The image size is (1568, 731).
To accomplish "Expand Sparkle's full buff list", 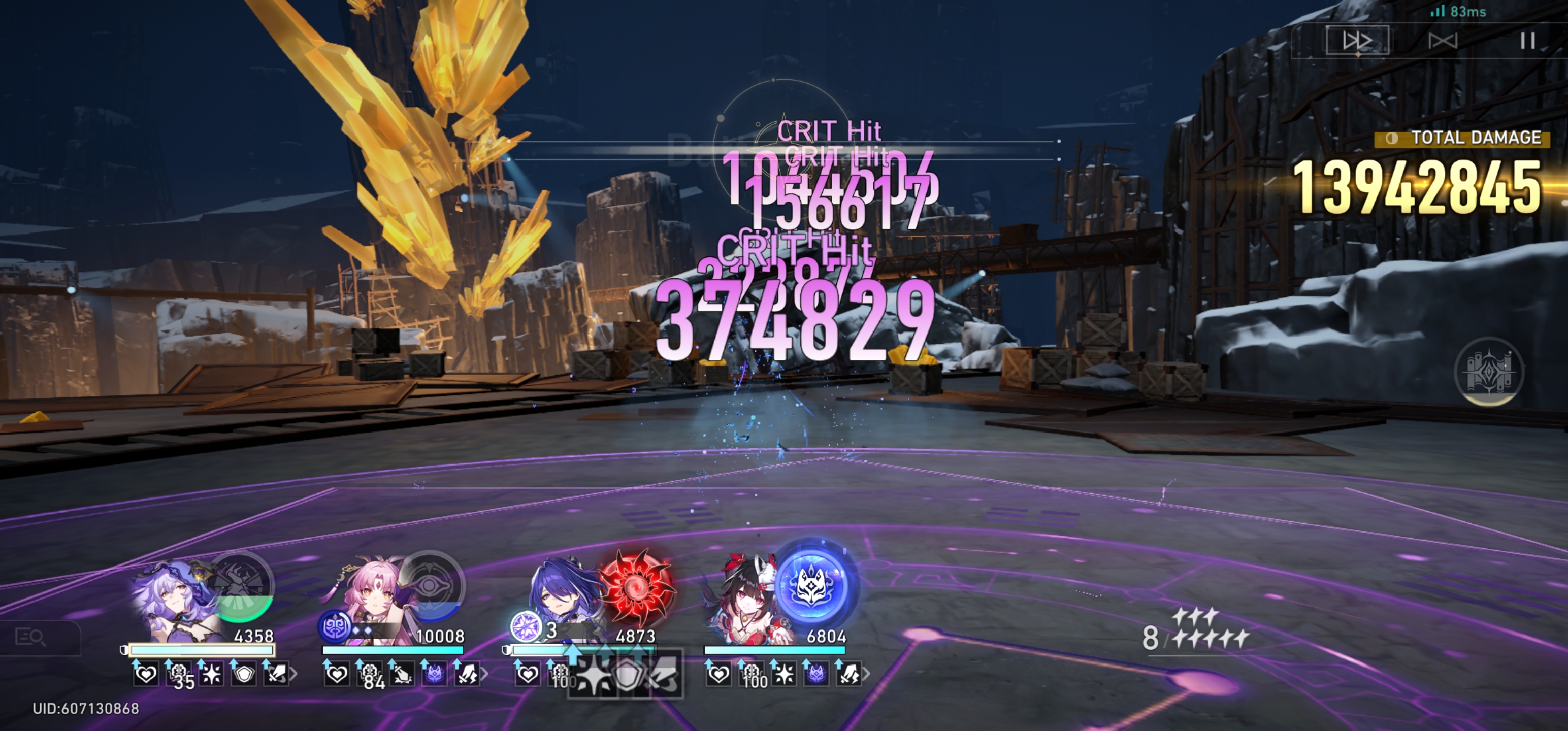I will point(866,674).
